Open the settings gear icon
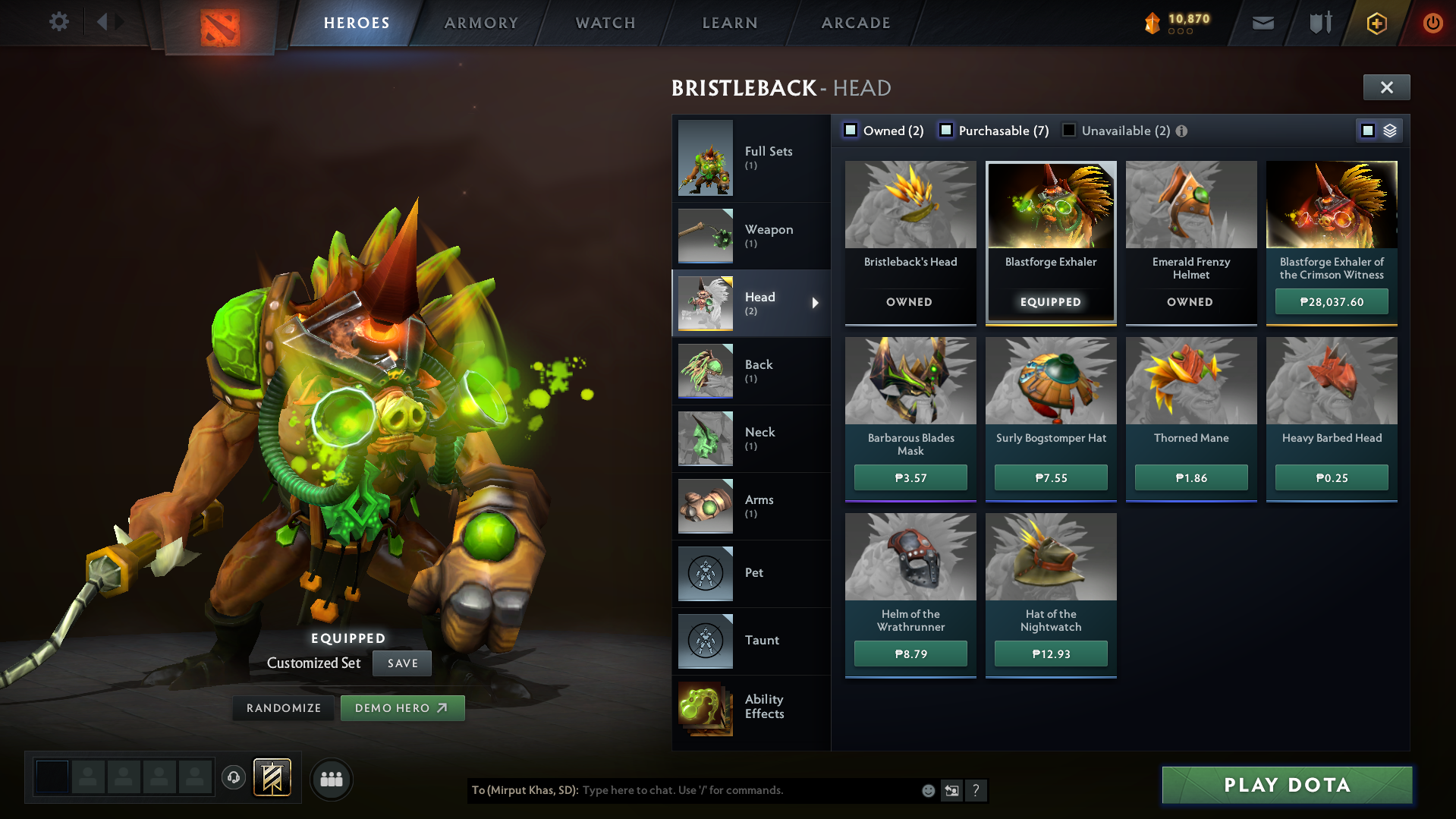Screen dimensions: 1456x819 point(58,23)
